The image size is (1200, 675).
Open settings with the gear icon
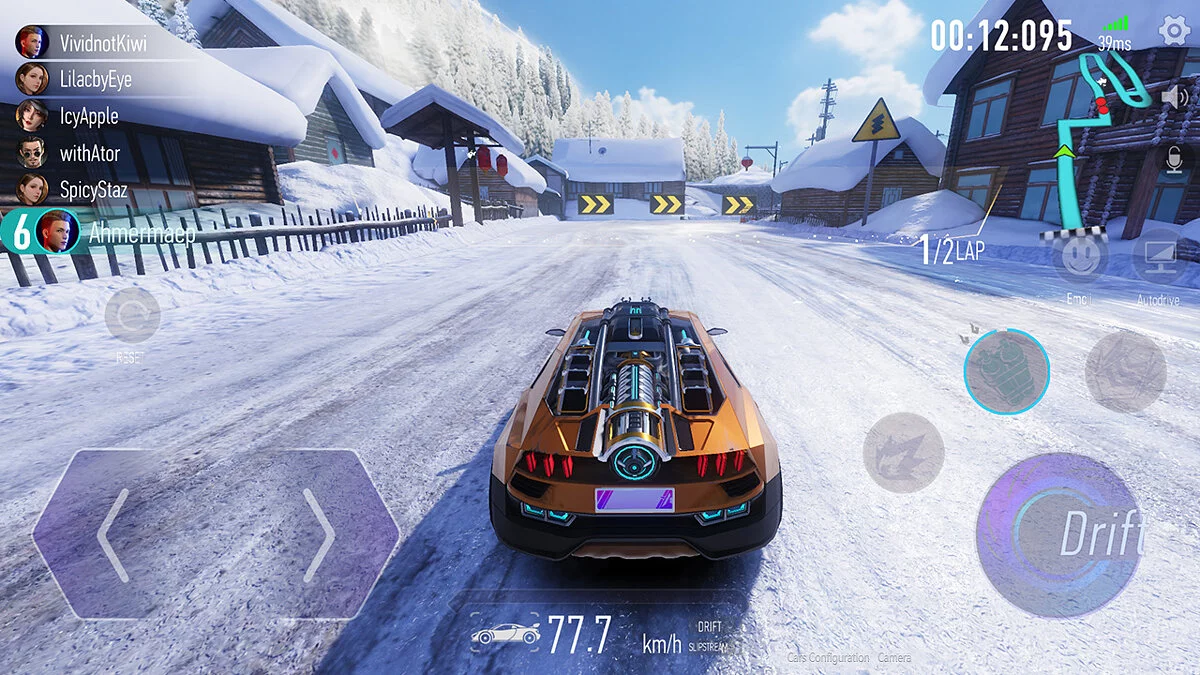pos(1174,30)
